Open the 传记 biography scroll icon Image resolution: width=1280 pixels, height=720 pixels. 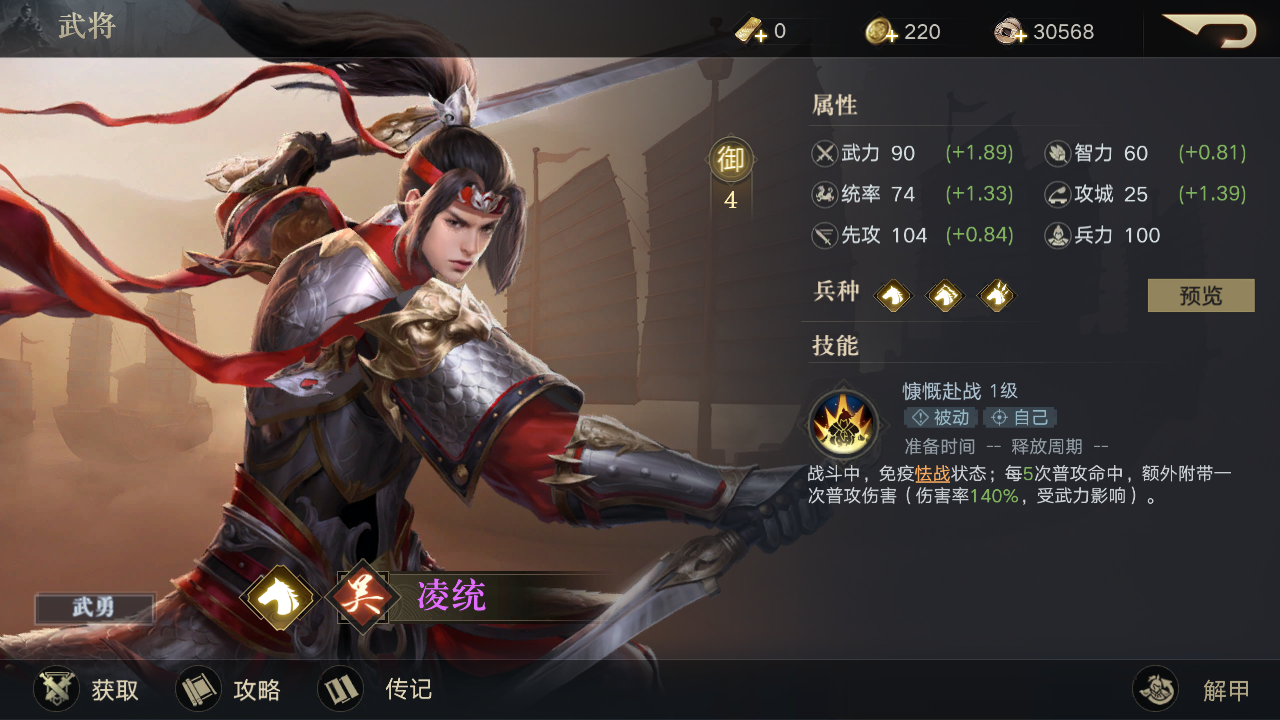(x=340, y=689)
